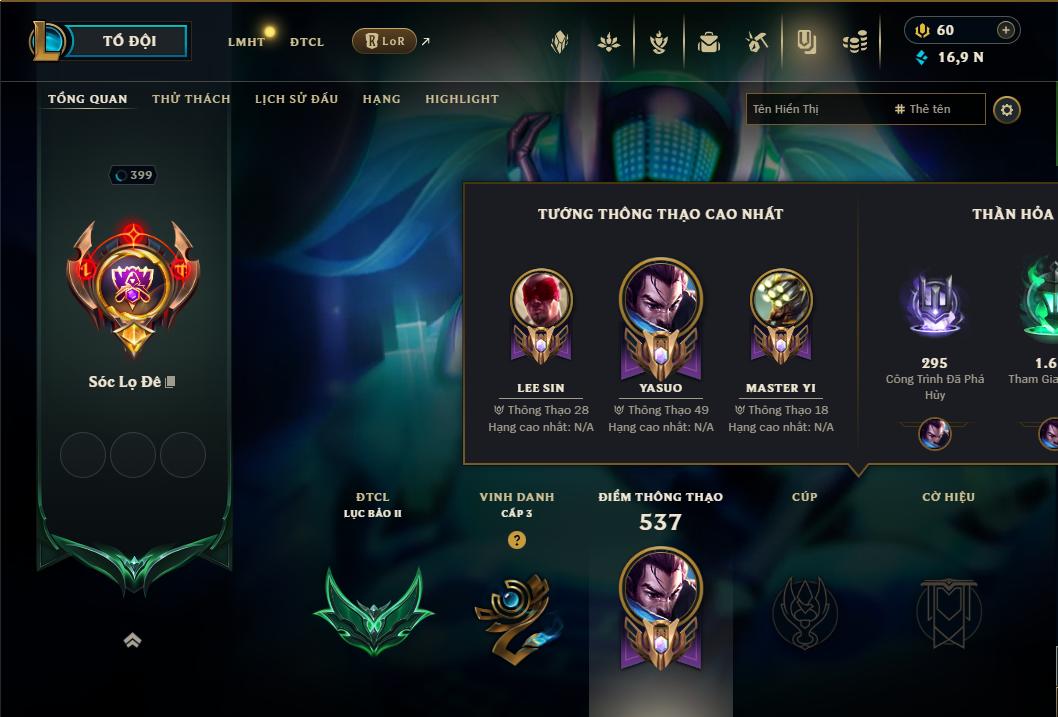Click the Vinh Danh question mark icon
The height and width of the screenshot is (717, 1058).
[x=516, y=540]
